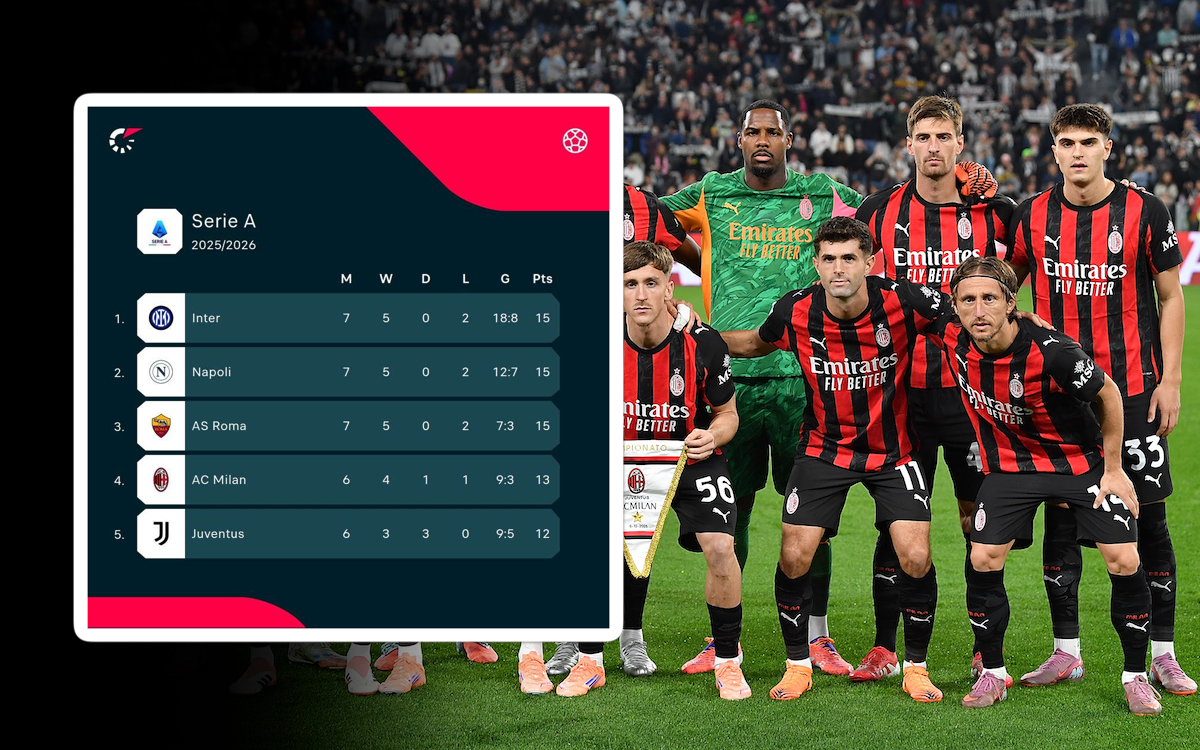Click the Juventus row in the table

click(x=347, y=534)
